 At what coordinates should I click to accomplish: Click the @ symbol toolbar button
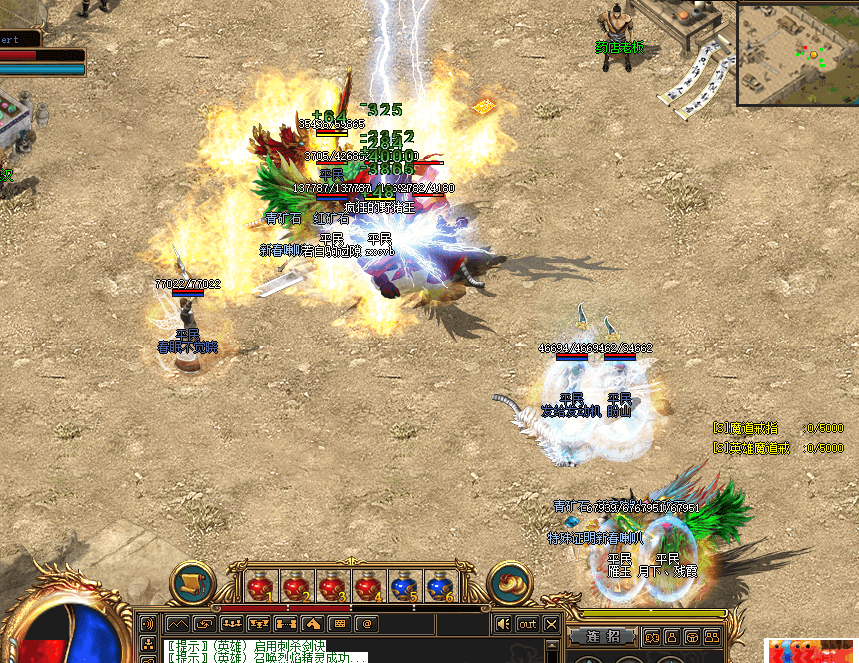[x=366, y=624]
